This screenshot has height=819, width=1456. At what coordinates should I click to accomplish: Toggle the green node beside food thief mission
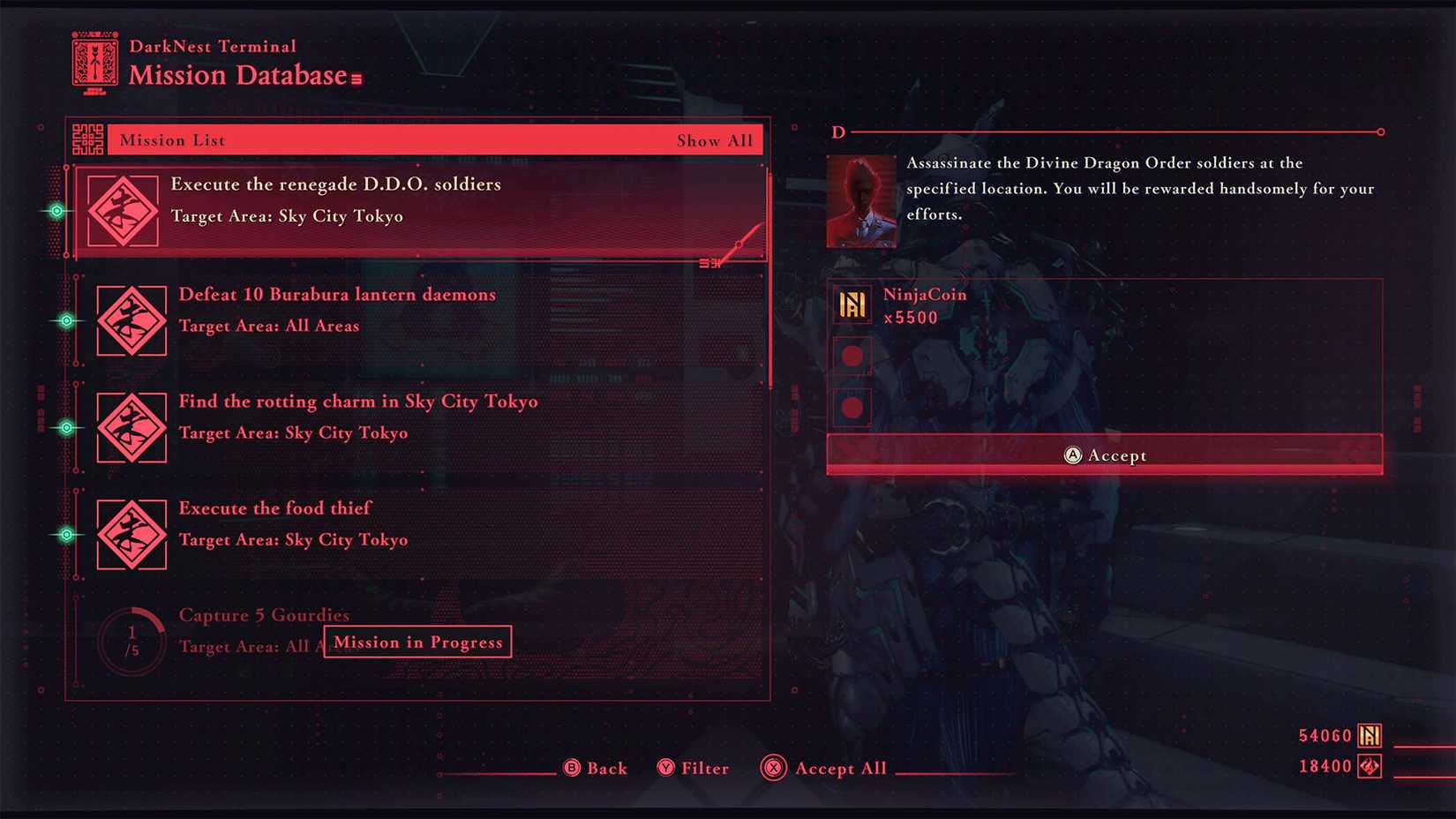click(x=66, y=533)
